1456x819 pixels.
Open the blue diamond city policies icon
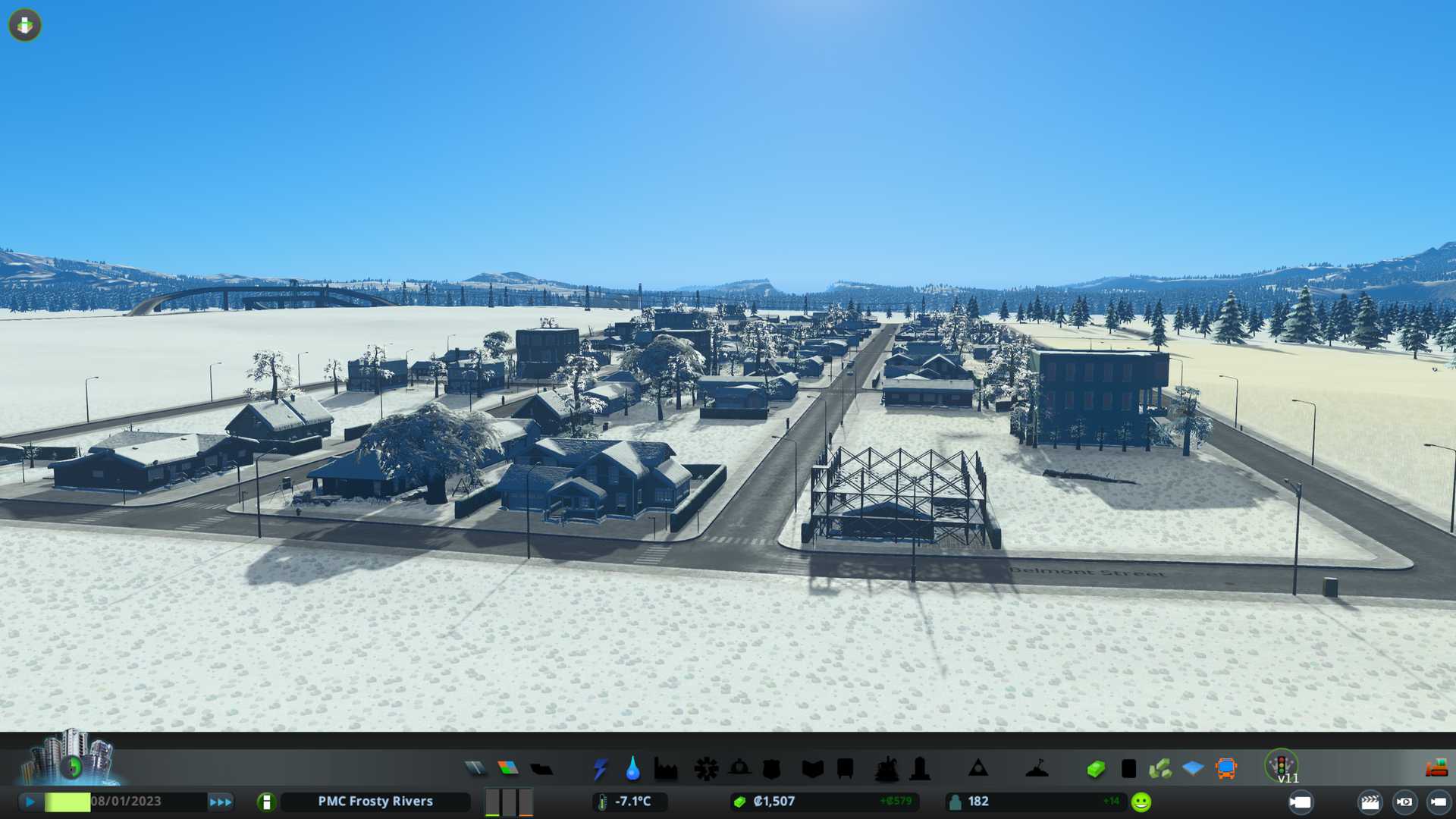pos(1193,769)
